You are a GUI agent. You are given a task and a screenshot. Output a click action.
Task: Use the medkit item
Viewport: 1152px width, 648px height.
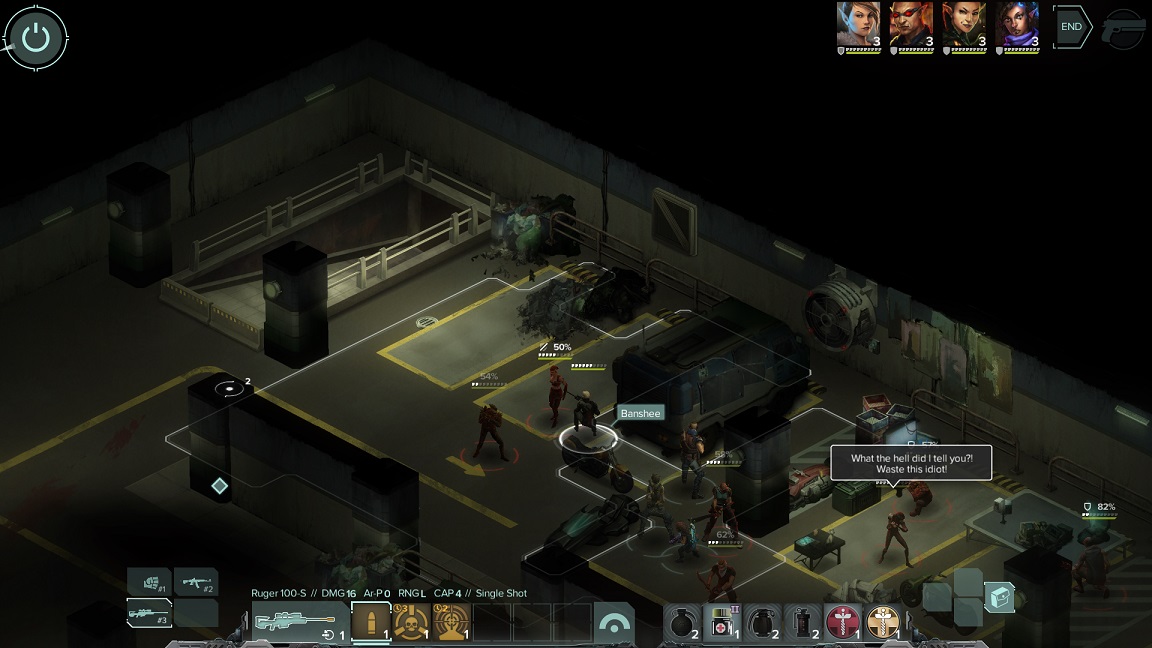[x=722, y=623]
